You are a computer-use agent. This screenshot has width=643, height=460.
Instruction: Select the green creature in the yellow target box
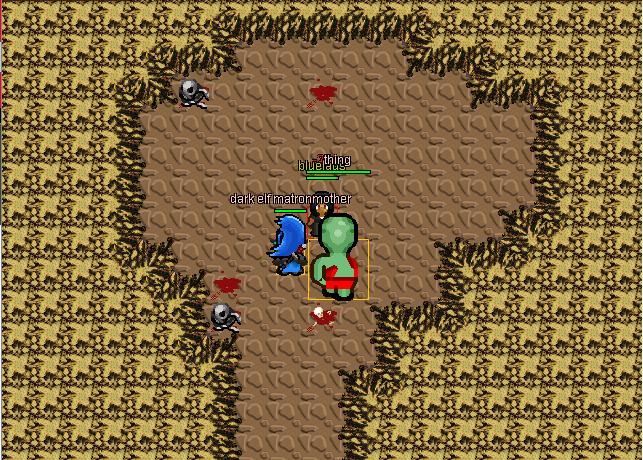coord(337,262)
